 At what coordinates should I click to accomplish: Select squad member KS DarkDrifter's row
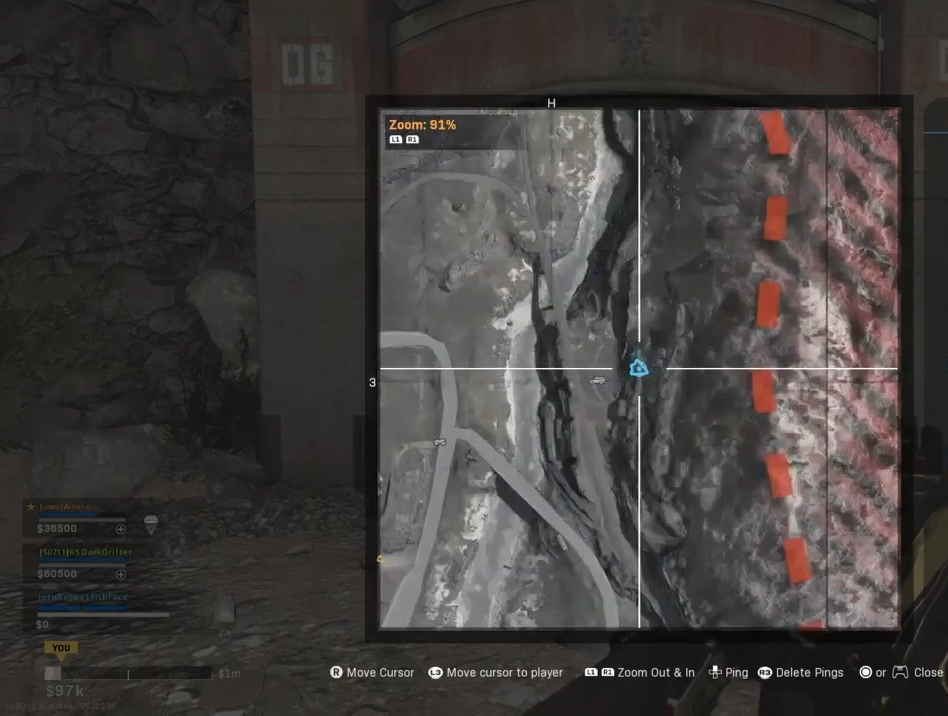[x=85, y=552]
